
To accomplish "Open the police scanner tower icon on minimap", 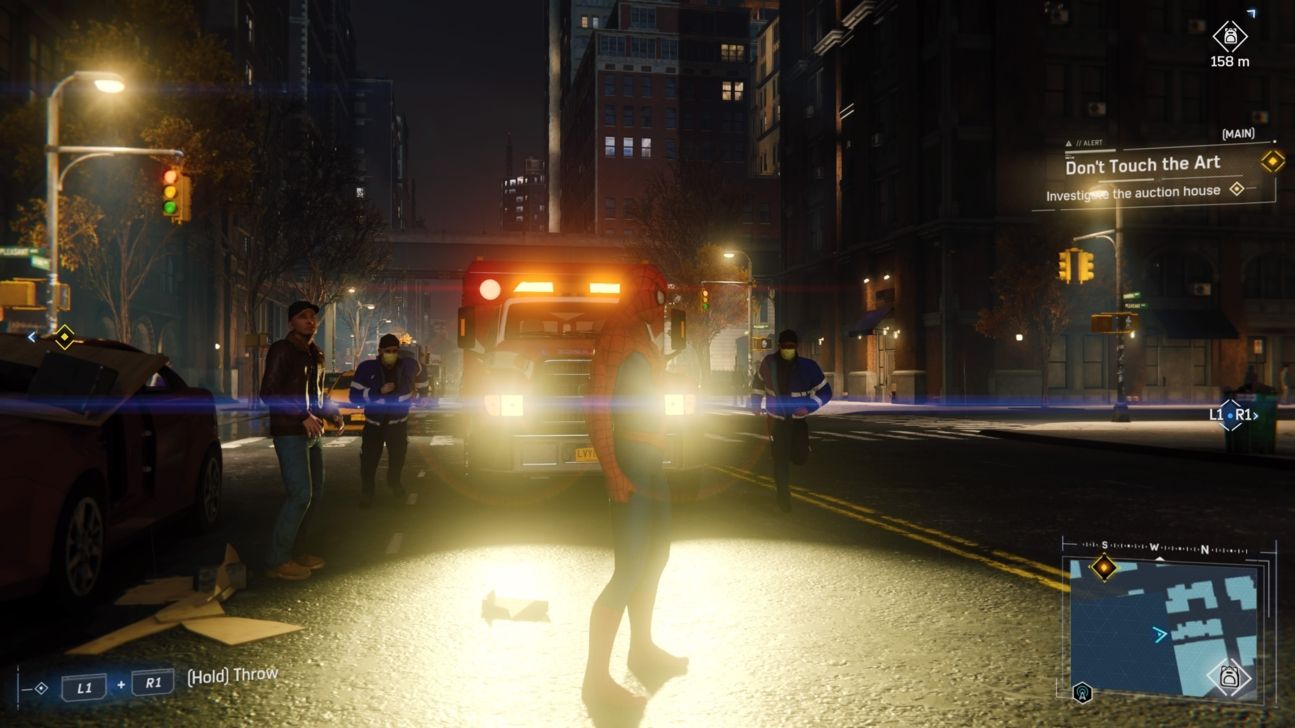I will pos(1081,691).
